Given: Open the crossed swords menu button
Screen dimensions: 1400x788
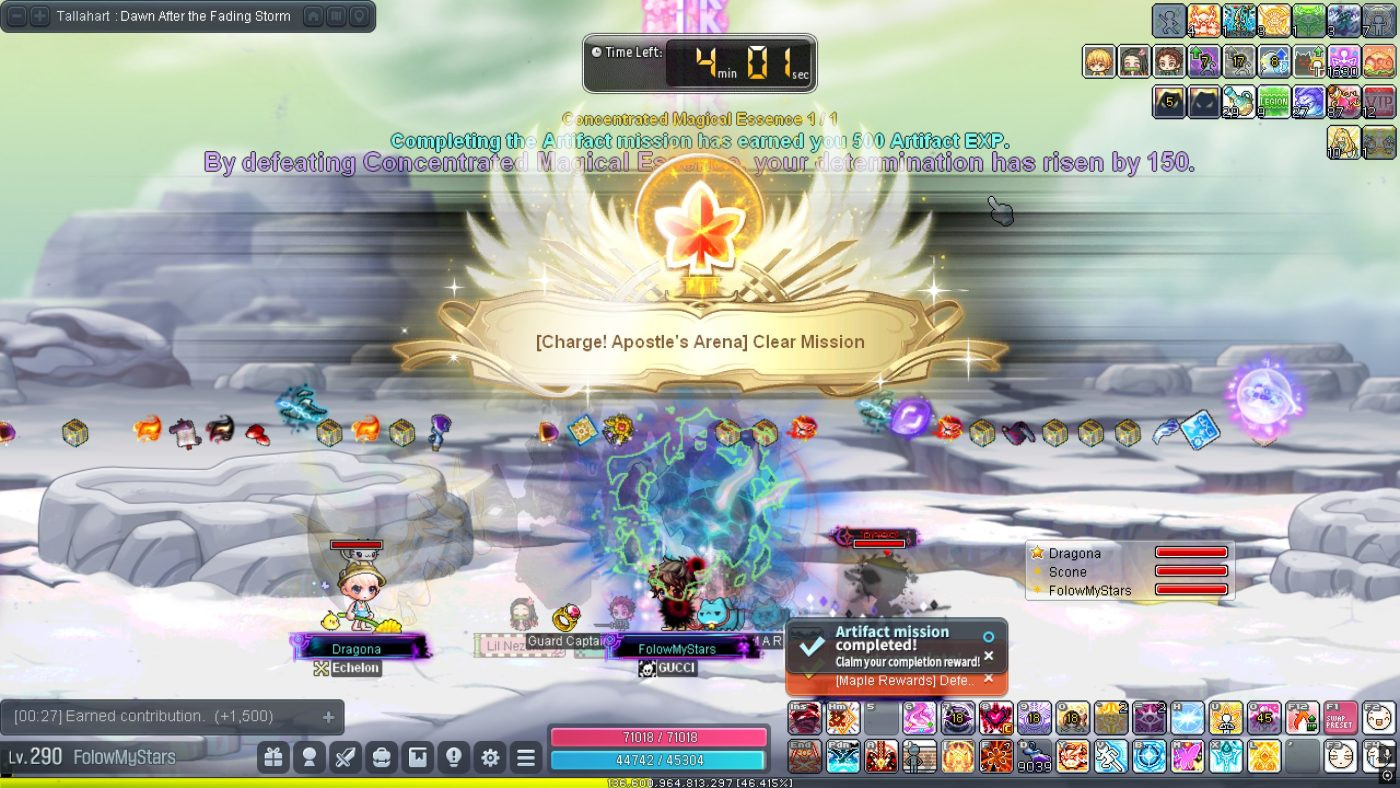Looking at the screenshot, I should (345, 758).
